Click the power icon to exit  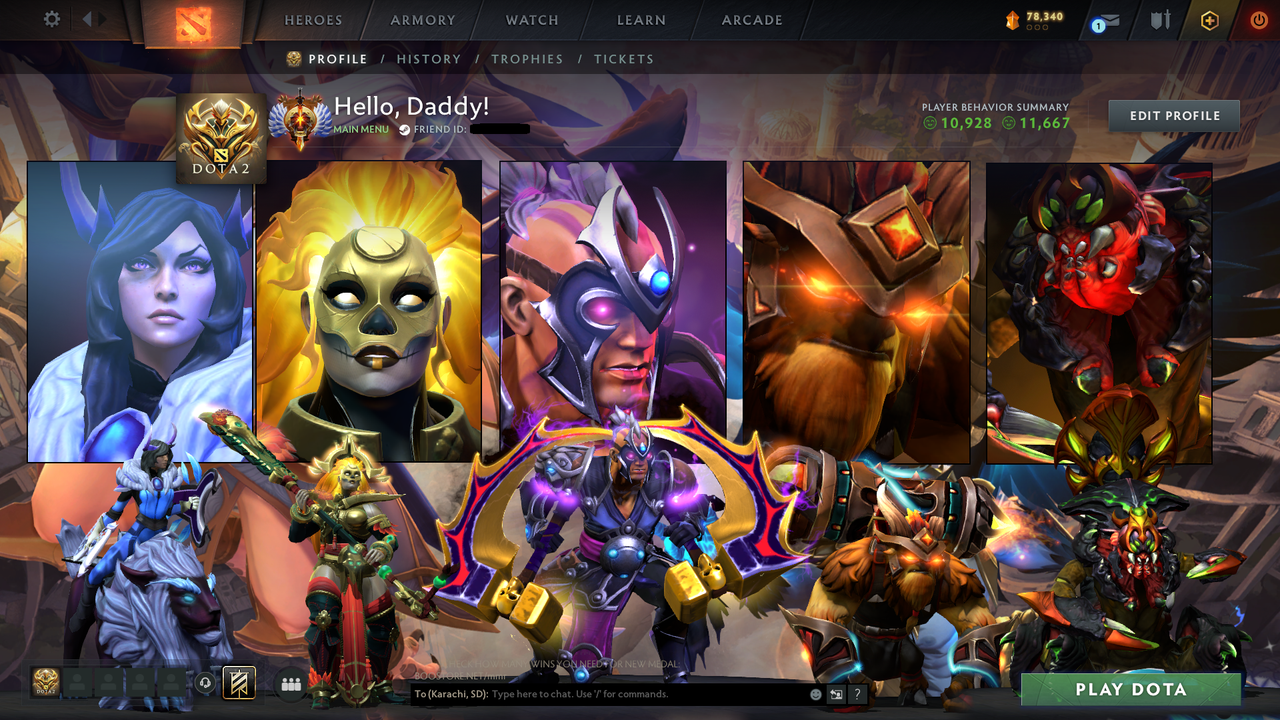pos(1258,20)
